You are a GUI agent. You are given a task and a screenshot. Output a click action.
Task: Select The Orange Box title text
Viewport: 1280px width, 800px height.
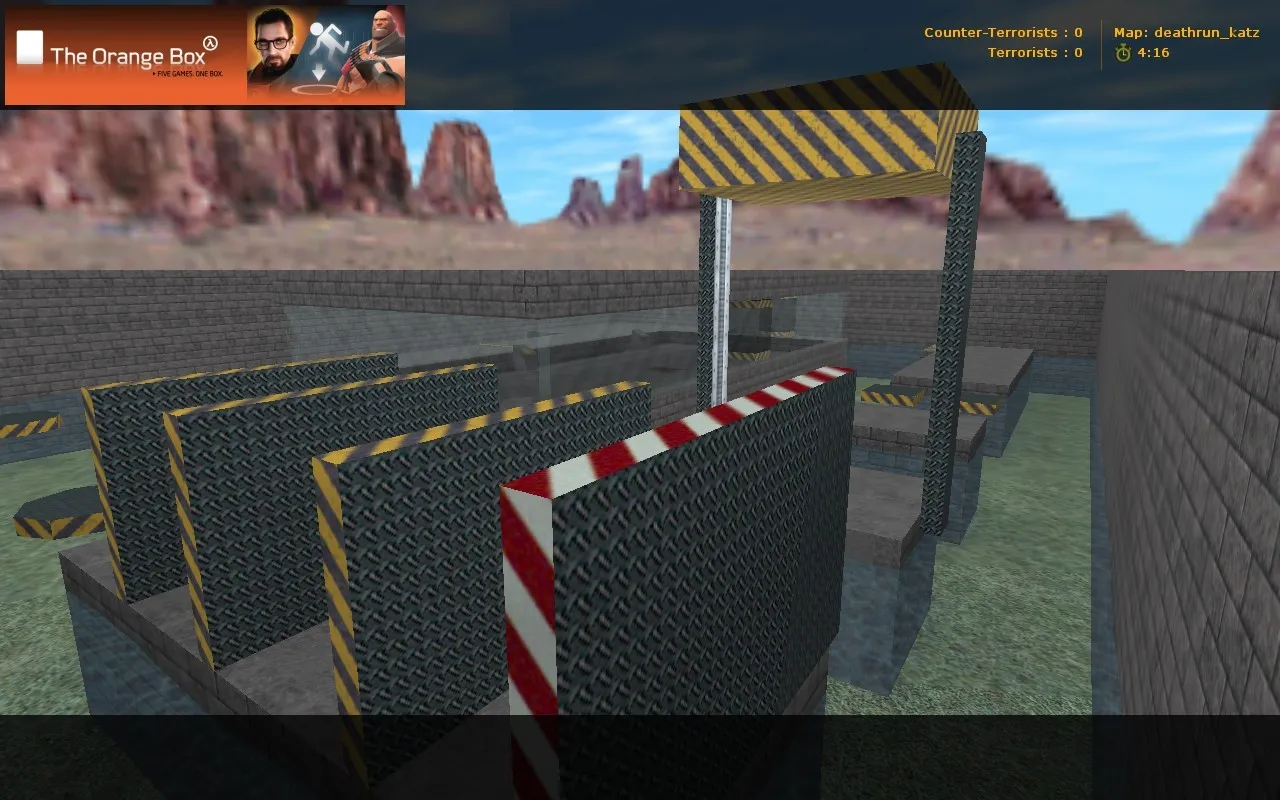(x=126, y=56)
